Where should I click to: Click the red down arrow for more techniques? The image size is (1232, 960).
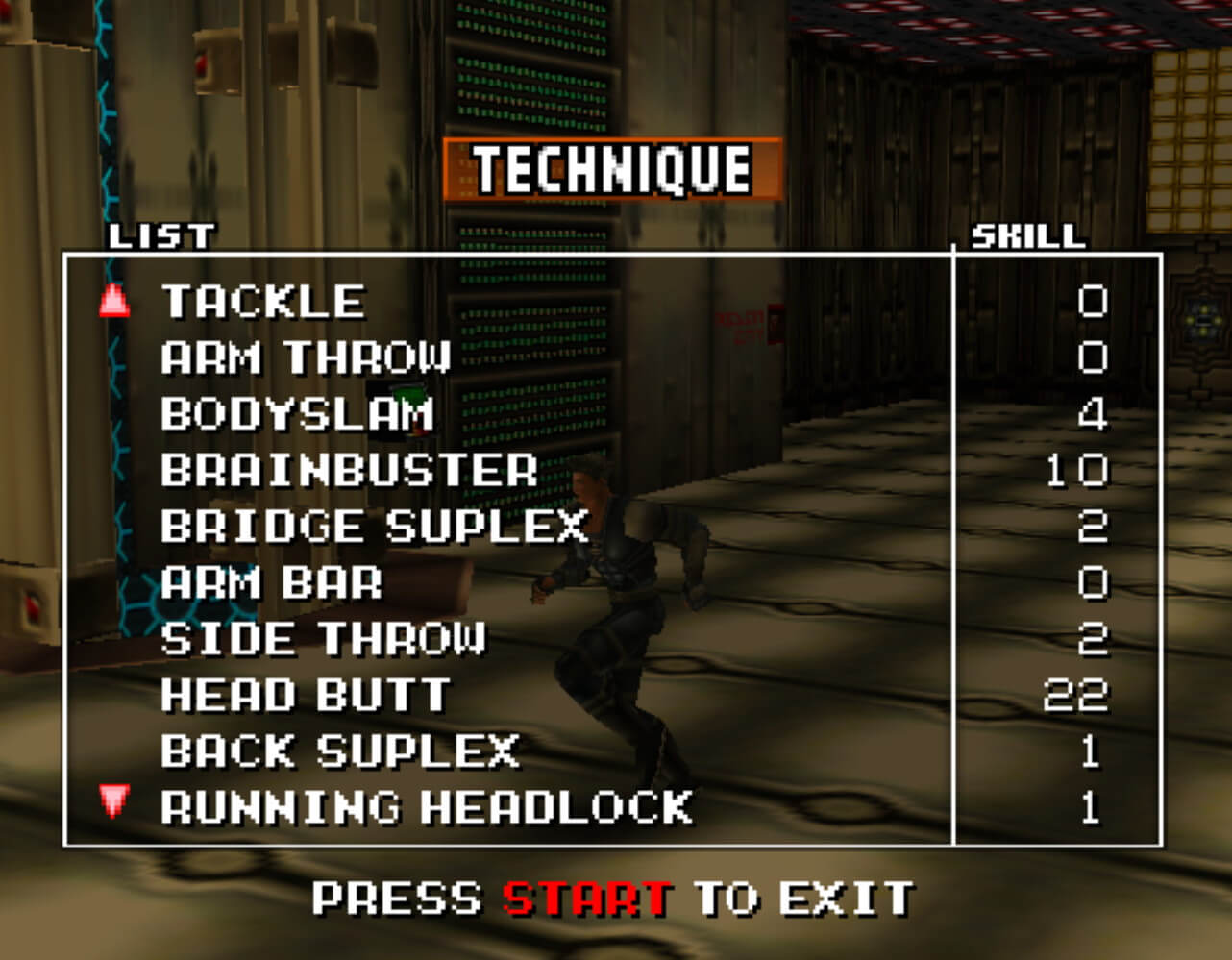pos(114,801)
